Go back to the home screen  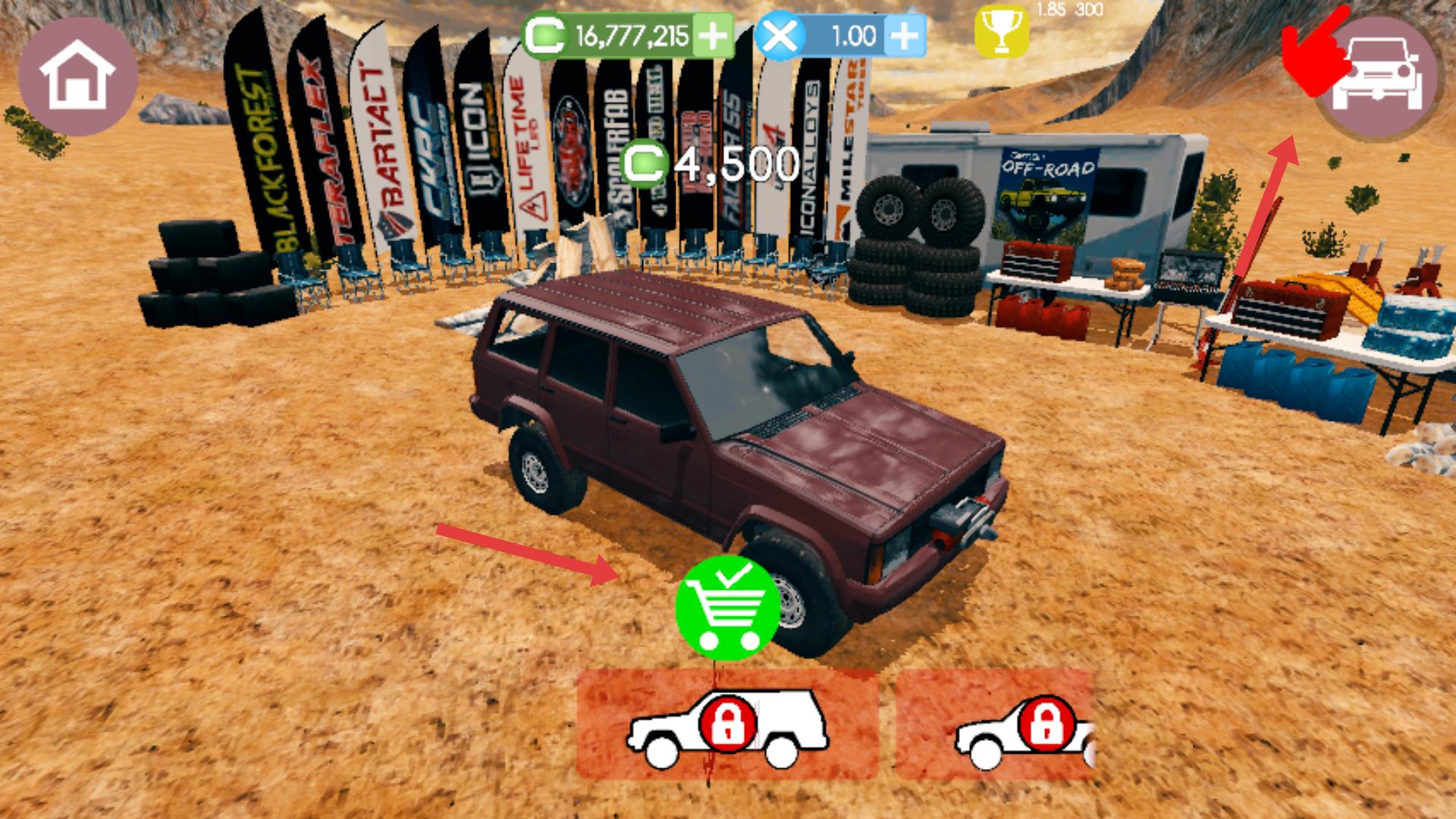(77, 77)
